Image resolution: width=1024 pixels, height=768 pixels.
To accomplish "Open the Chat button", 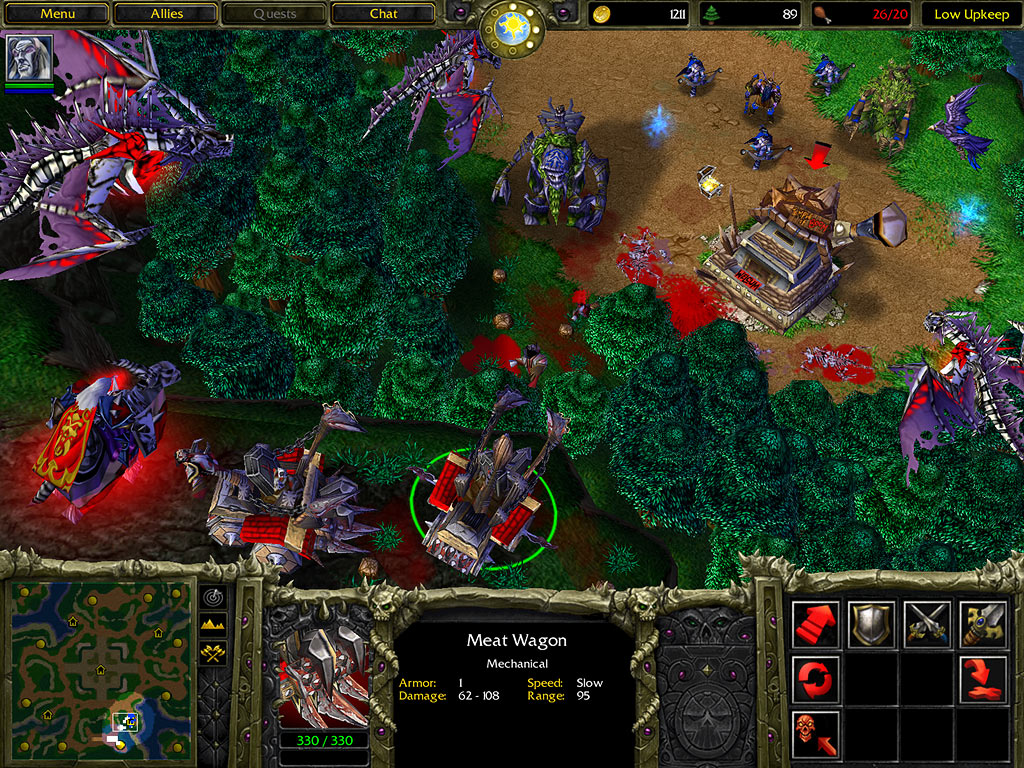I will 383,14.
